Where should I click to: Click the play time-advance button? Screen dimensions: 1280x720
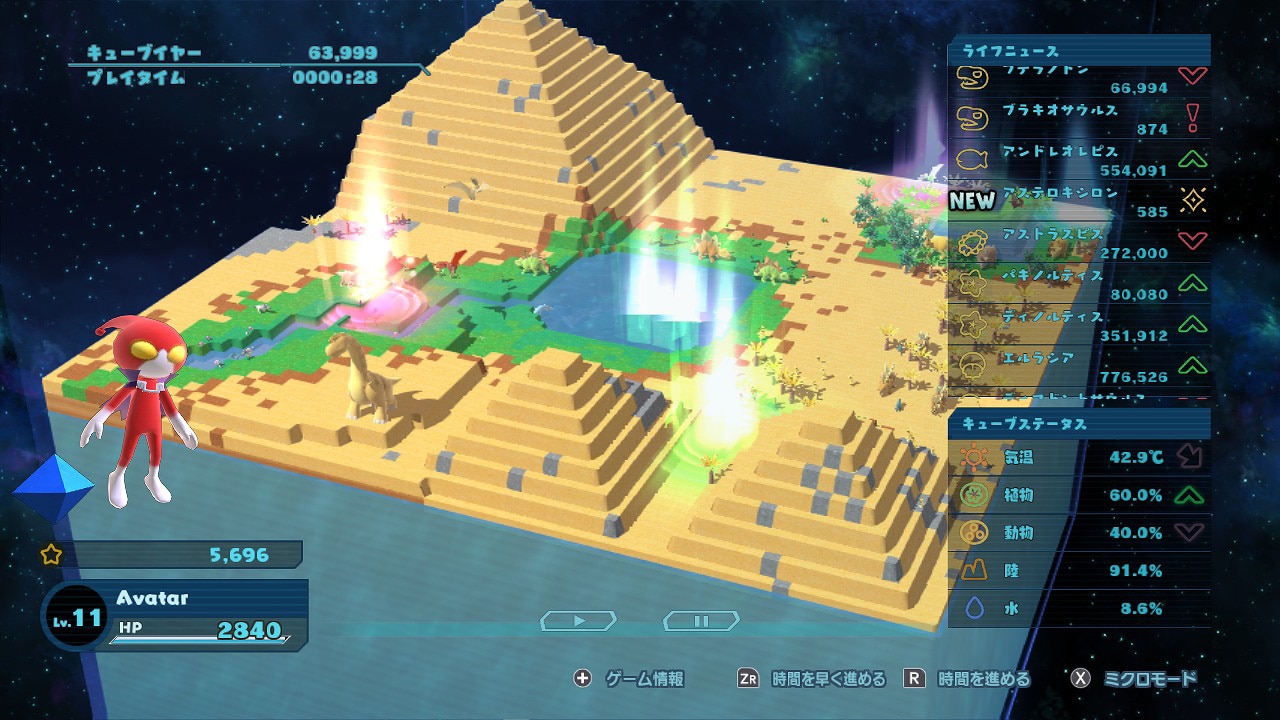[579, 621]
